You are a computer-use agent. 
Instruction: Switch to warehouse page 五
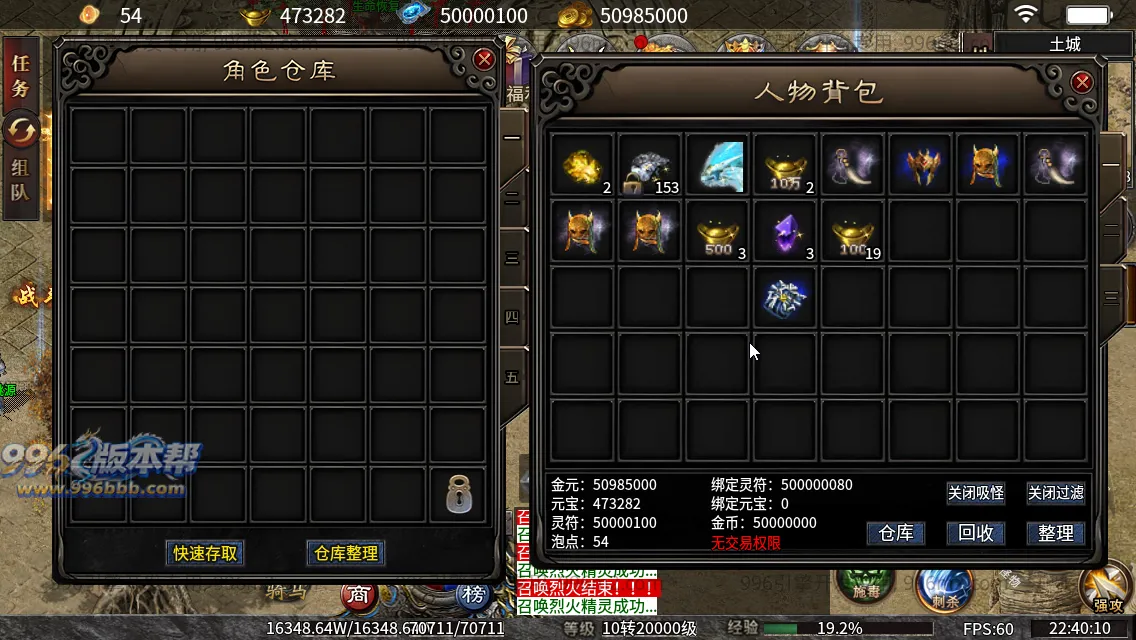pos(512,378)
